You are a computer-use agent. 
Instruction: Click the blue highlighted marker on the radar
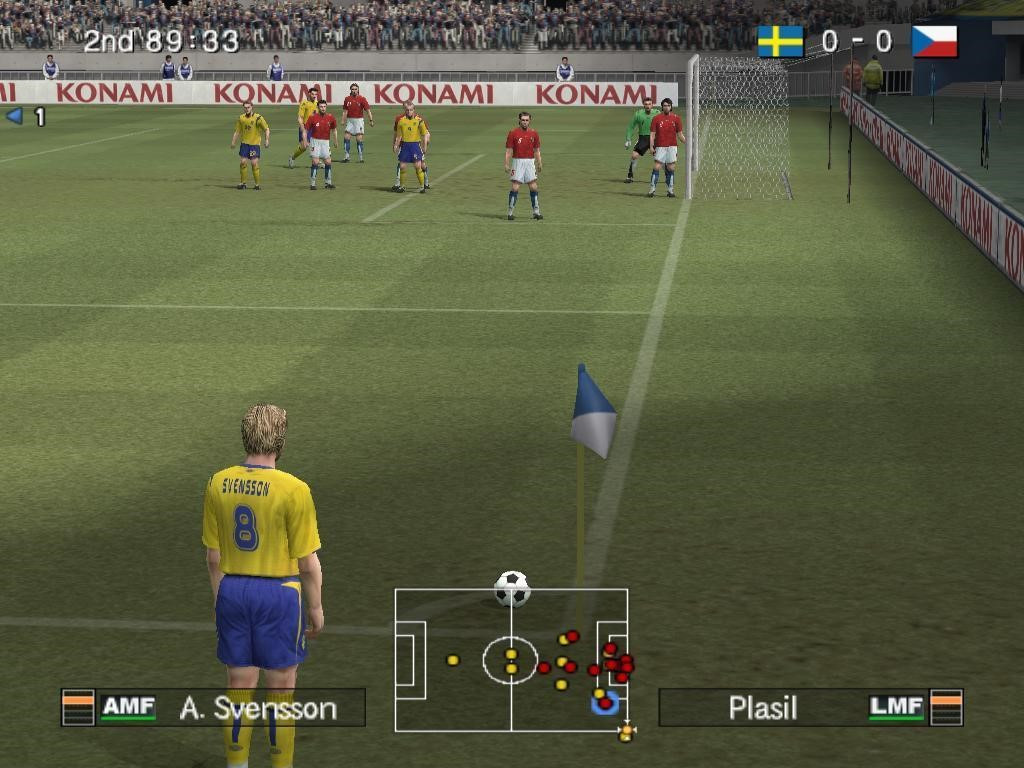click(x=604, y=703)
